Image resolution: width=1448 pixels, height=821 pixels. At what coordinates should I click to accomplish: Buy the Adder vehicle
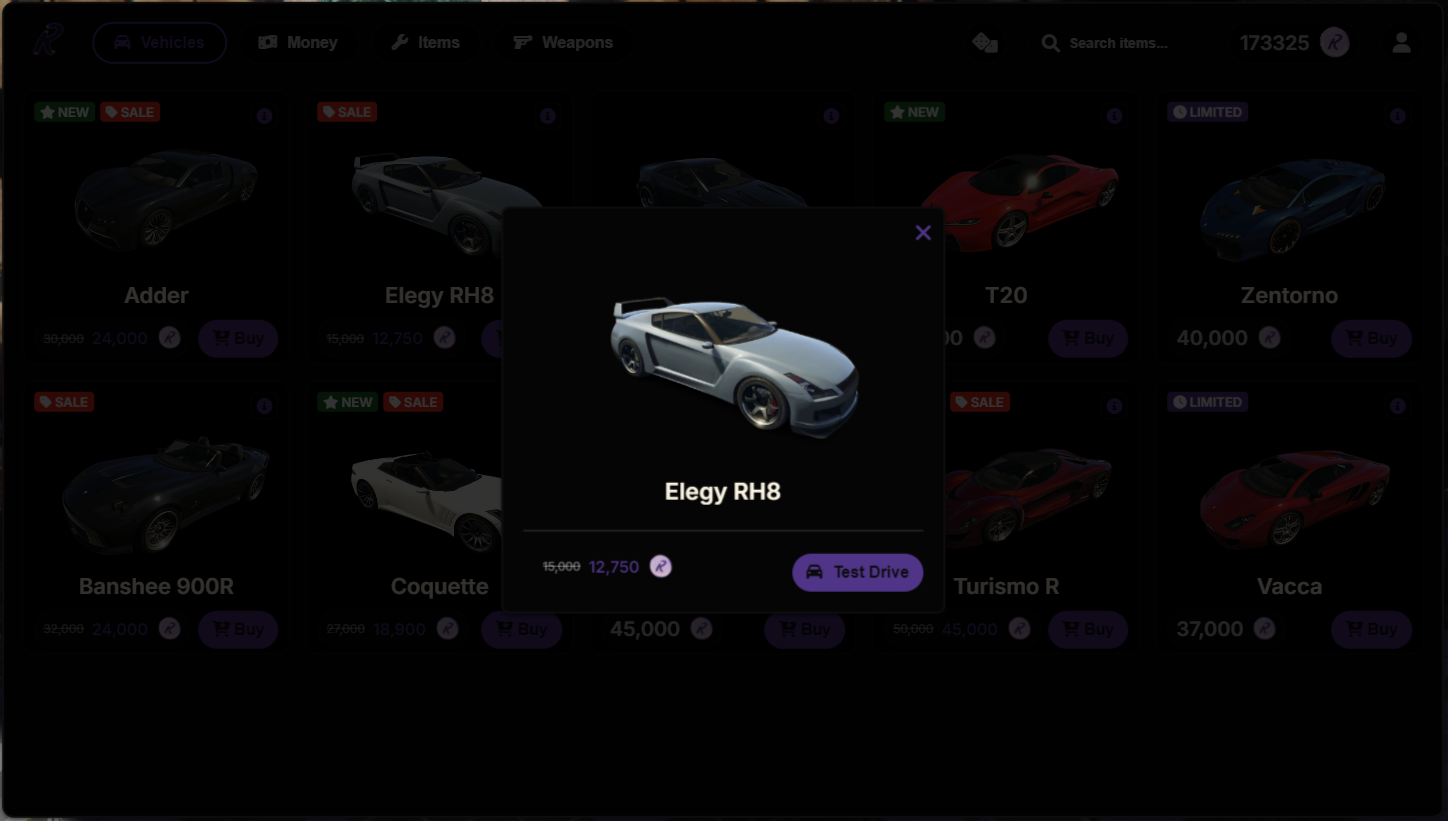pos(238,339)
